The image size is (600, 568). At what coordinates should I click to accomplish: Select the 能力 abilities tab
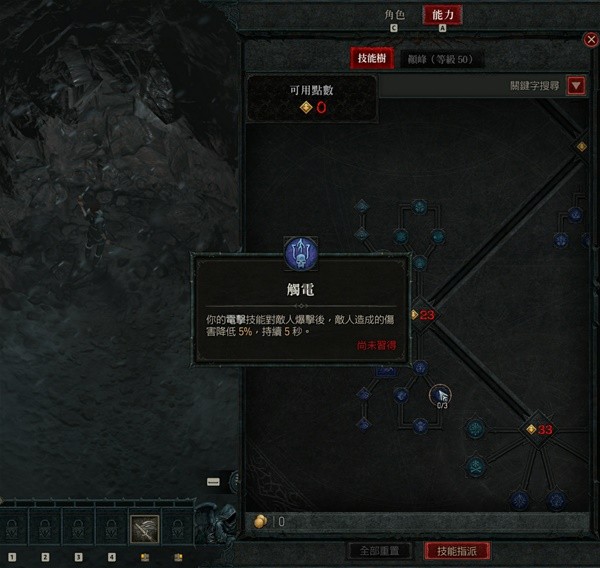(442, 15)
